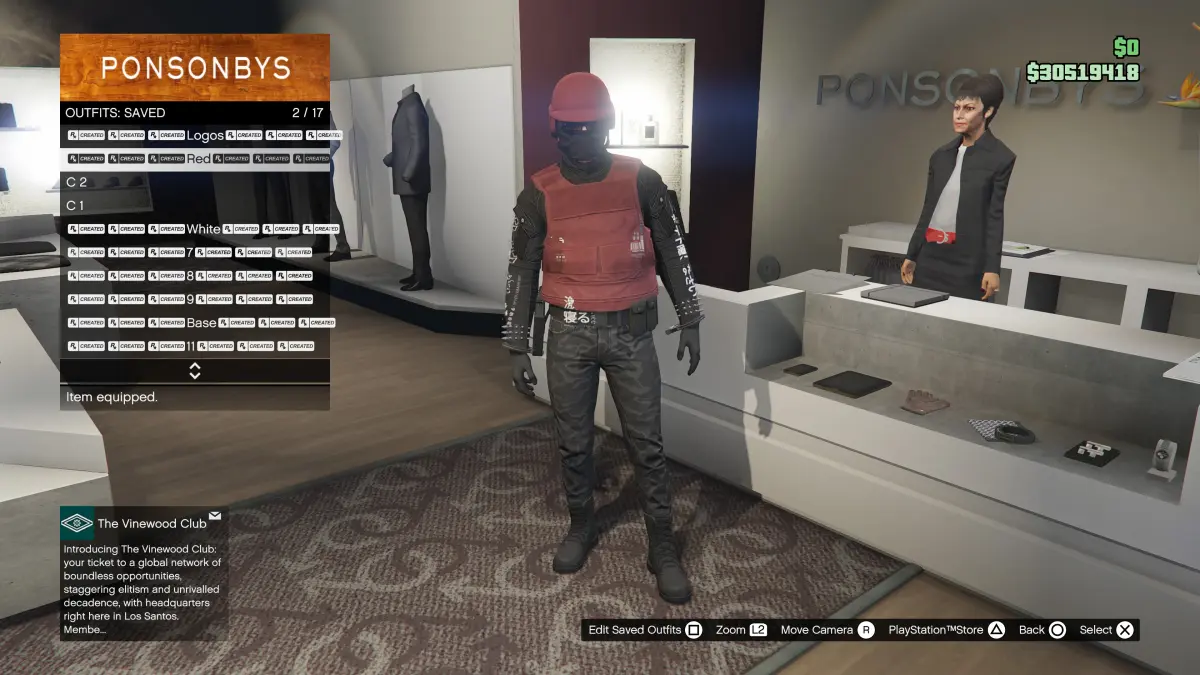
Task: Click the outfit list scroll arrows
Action: tap(195, 371)
